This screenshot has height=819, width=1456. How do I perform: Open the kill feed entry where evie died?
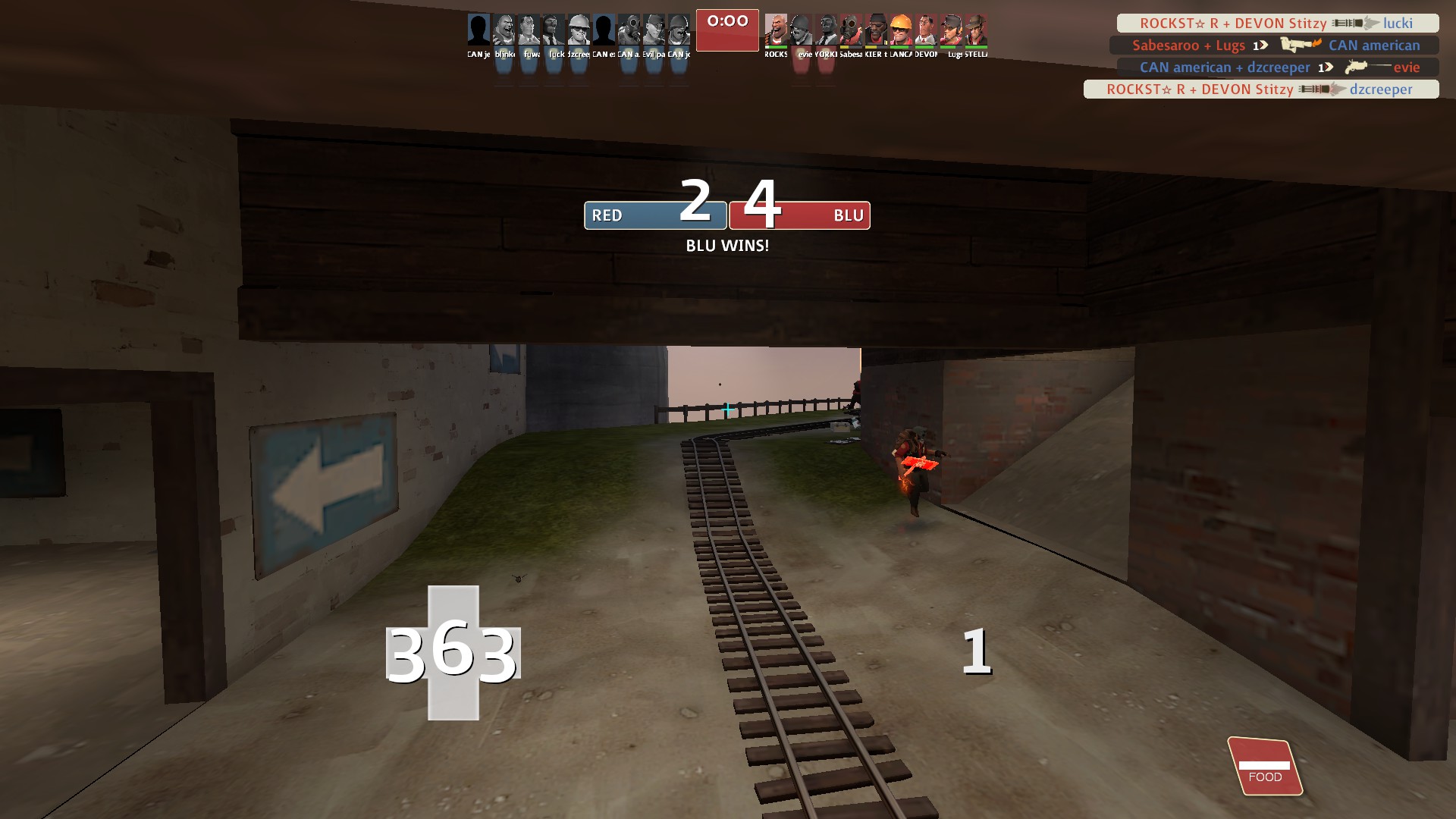[1278, 67]
